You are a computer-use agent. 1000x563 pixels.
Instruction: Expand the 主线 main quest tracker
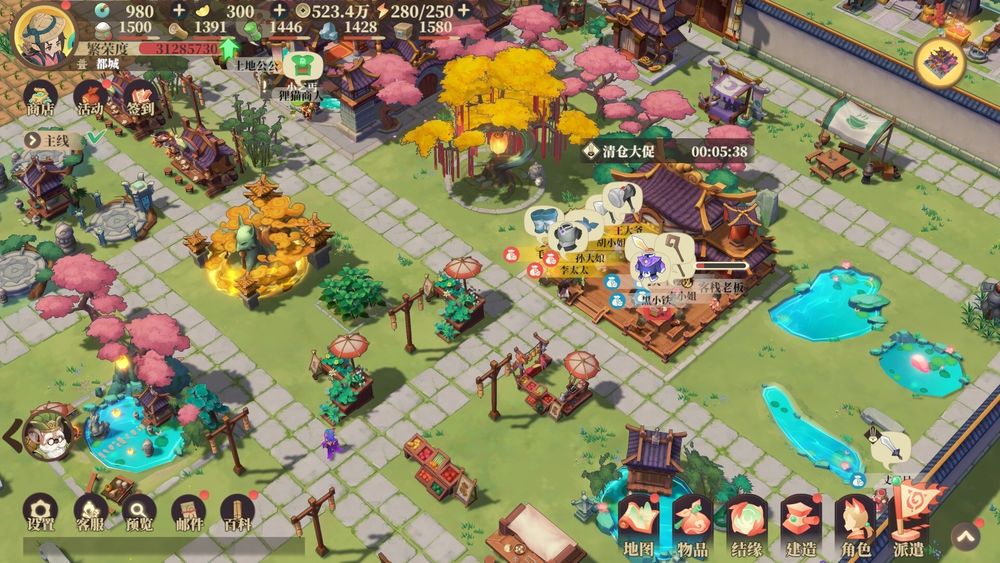57,140
